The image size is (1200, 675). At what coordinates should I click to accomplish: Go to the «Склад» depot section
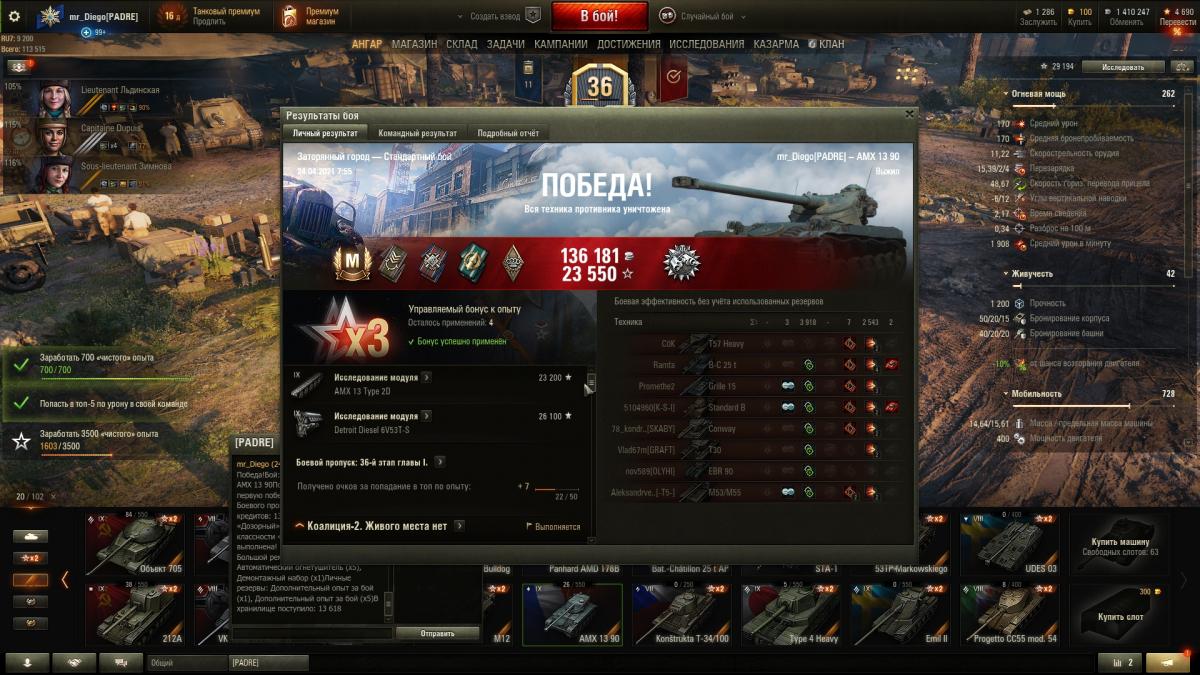pos(462,44)
